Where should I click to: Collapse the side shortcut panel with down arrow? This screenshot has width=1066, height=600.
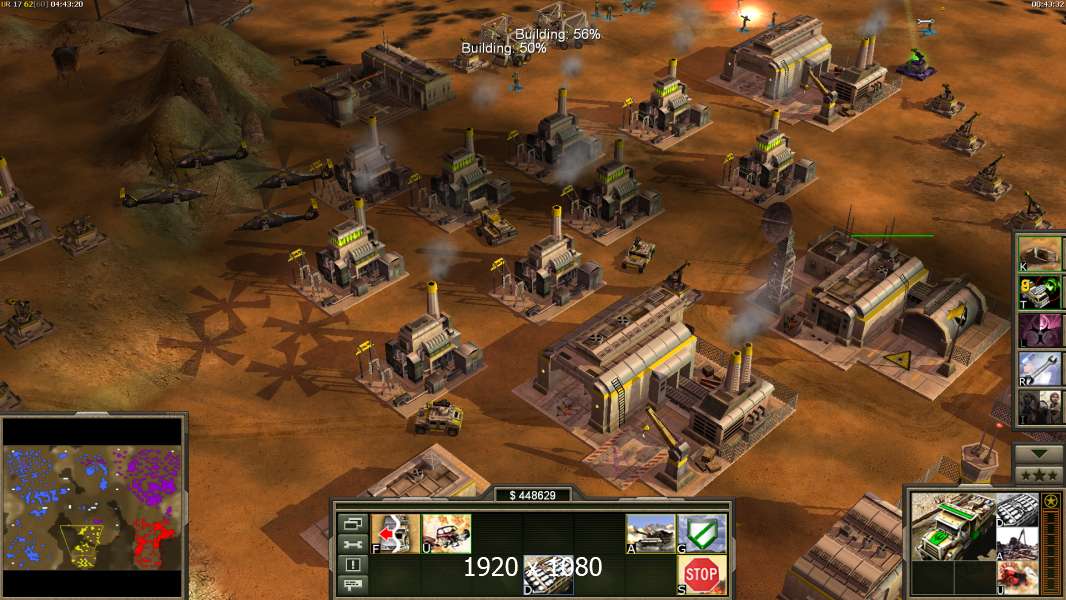pos(1038,454)
